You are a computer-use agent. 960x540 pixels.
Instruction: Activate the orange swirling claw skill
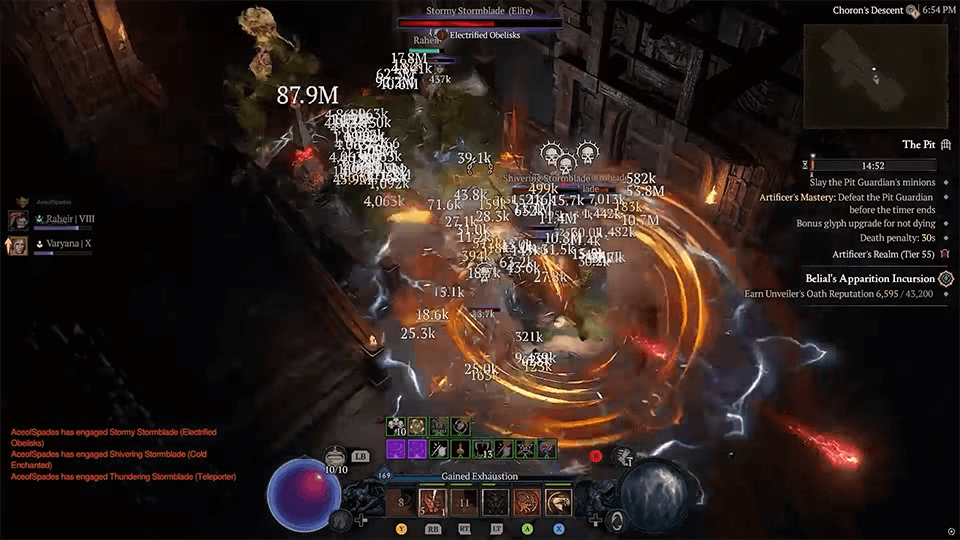pyautogui.click(x=528, y=501)
